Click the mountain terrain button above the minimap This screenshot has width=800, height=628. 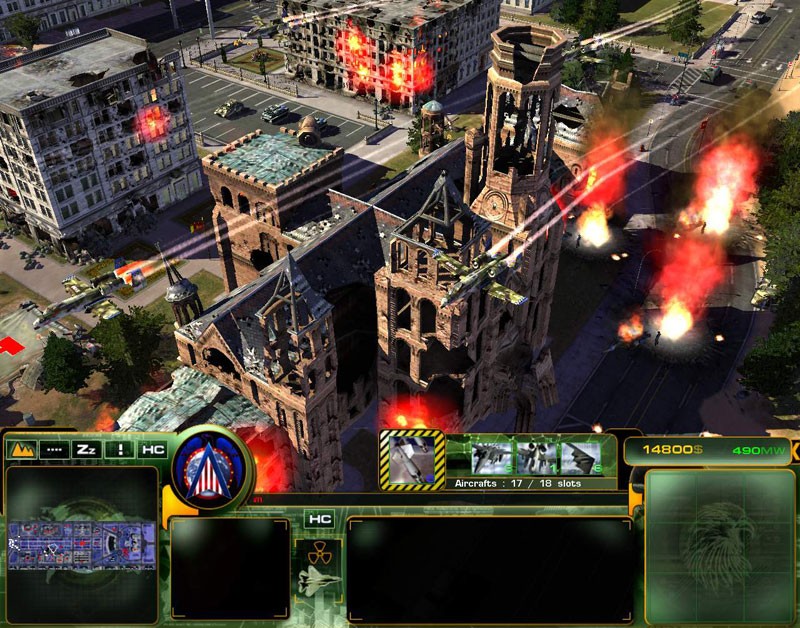[x=21, y=450]
